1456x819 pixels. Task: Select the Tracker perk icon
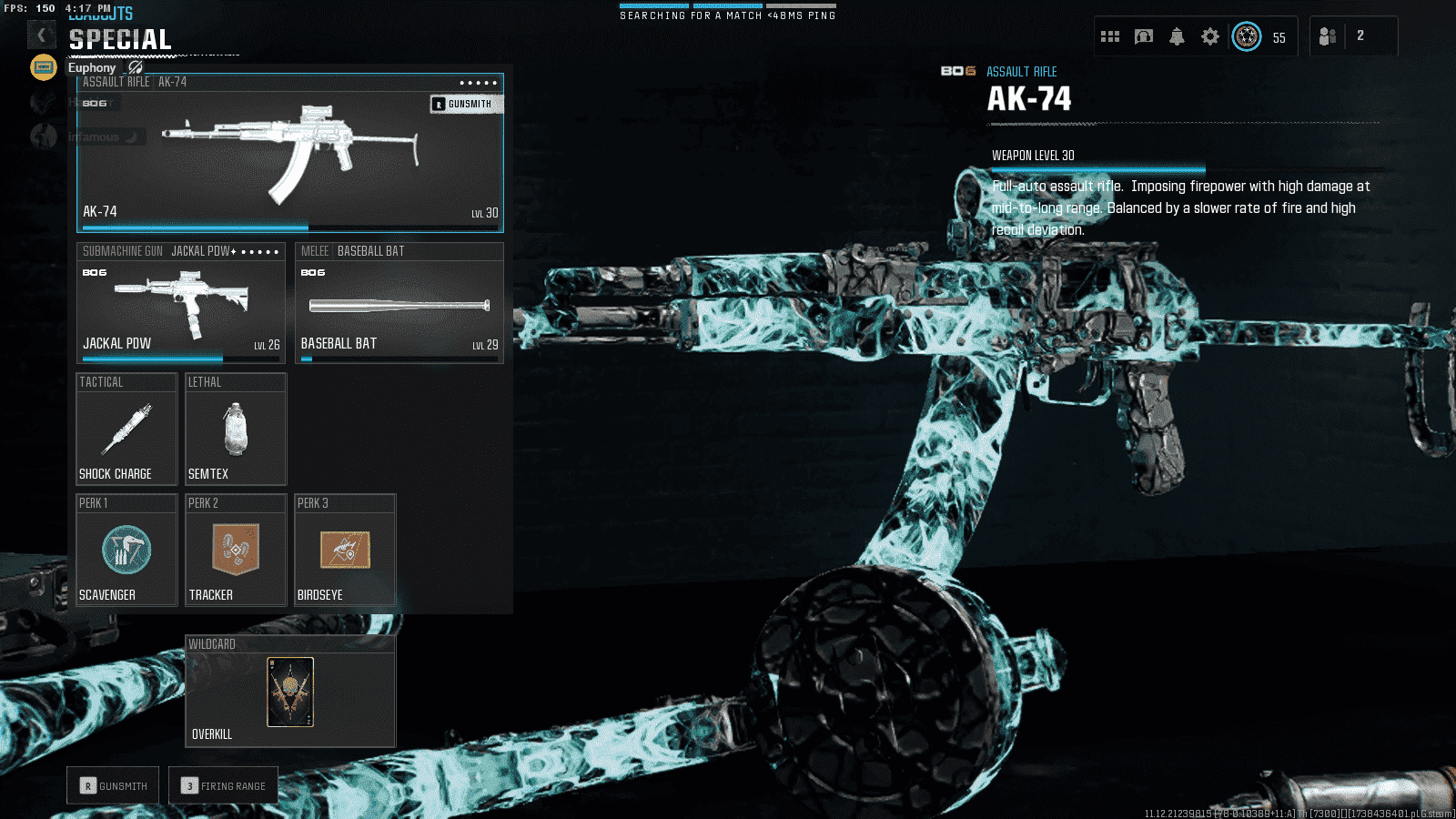click(236, 551)
